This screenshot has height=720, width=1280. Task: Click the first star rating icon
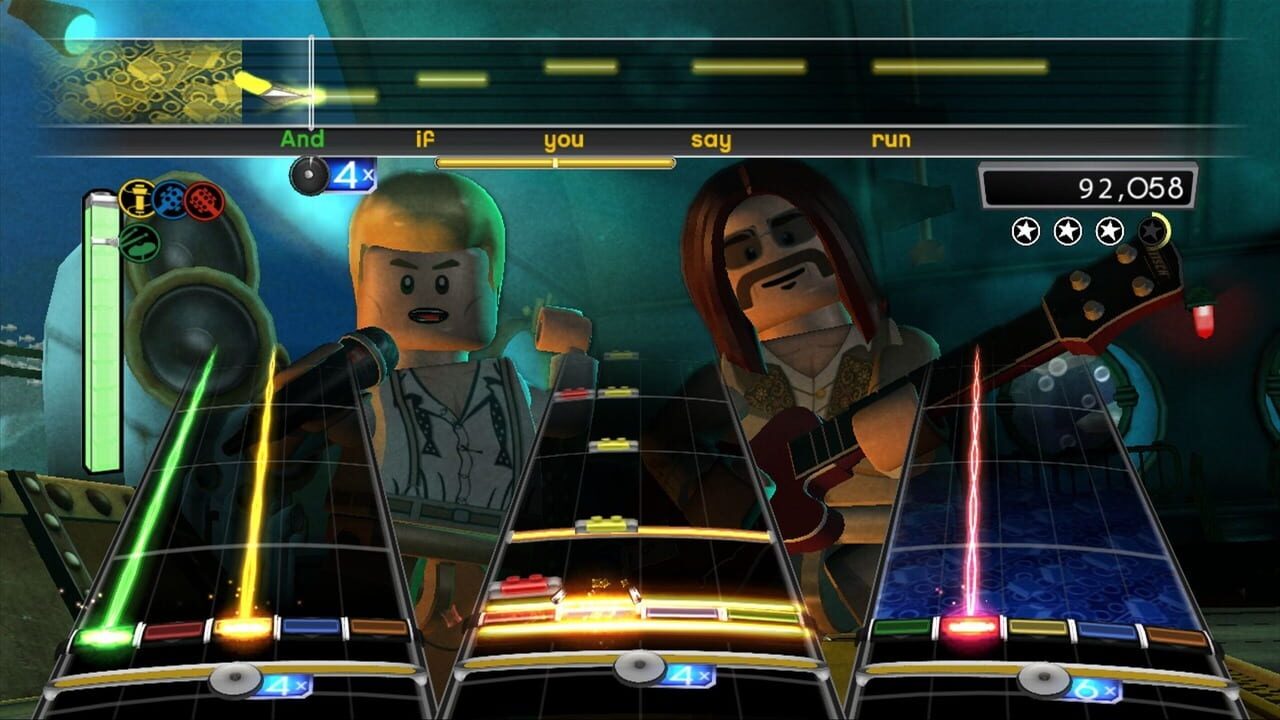tap(1025, 231)
